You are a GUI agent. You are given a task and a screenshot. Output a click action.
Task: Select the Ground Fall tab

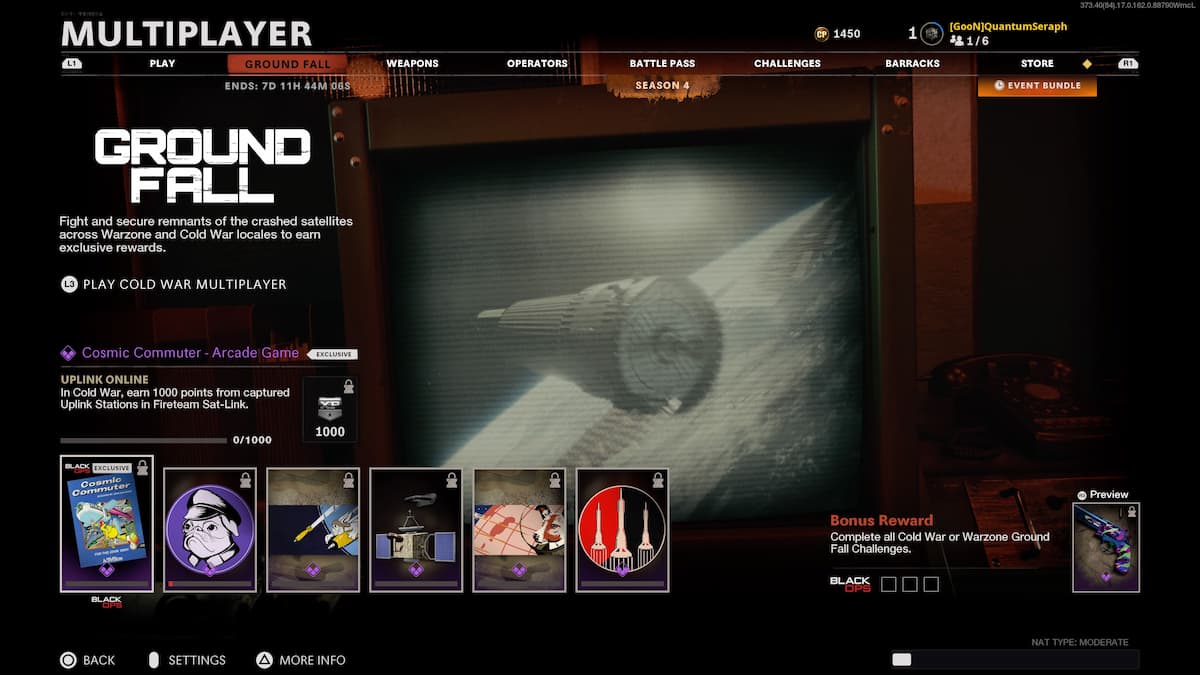[x=287, y=64]
